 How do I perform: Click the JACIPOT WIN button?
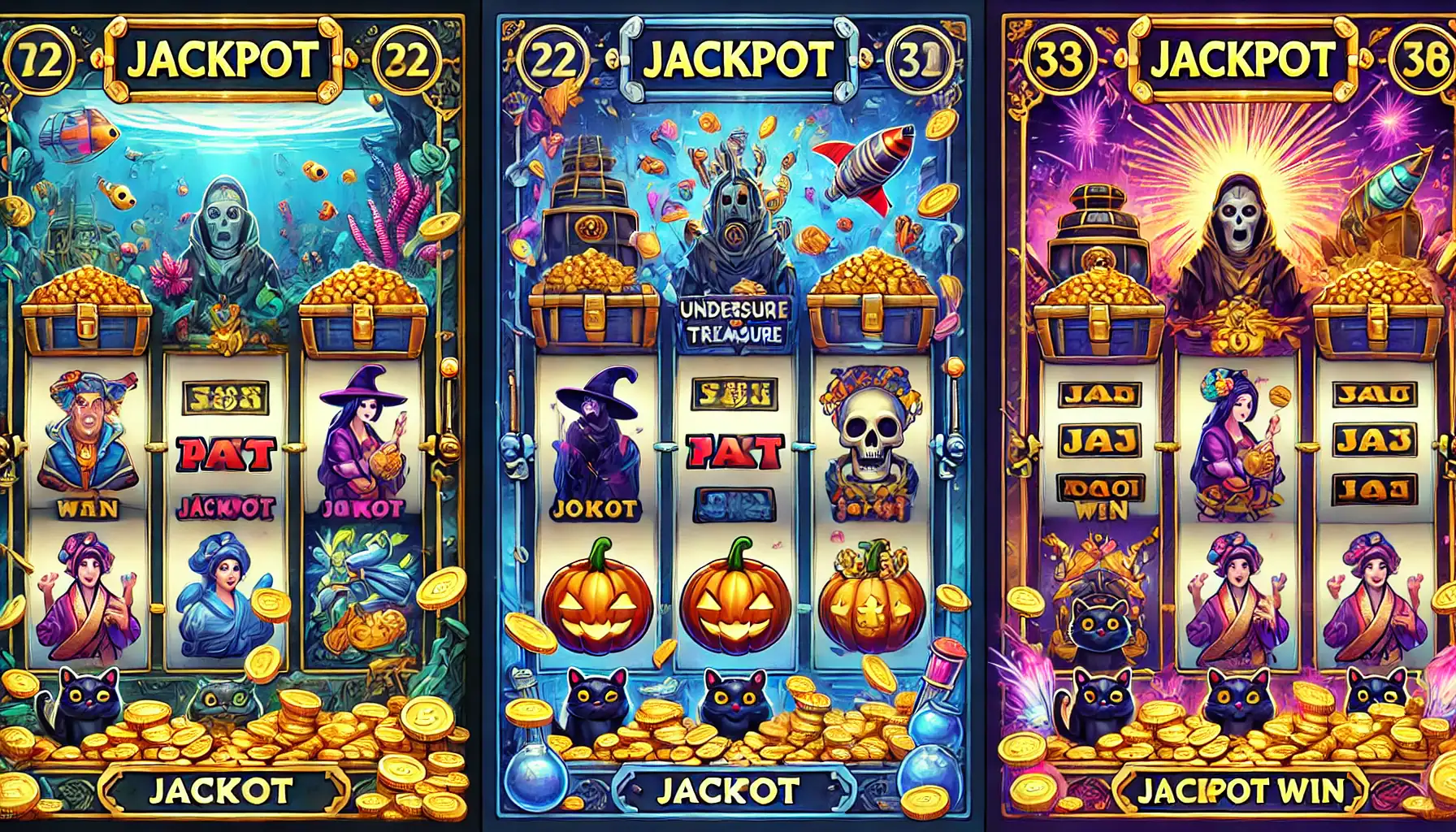click(1240, 790)
